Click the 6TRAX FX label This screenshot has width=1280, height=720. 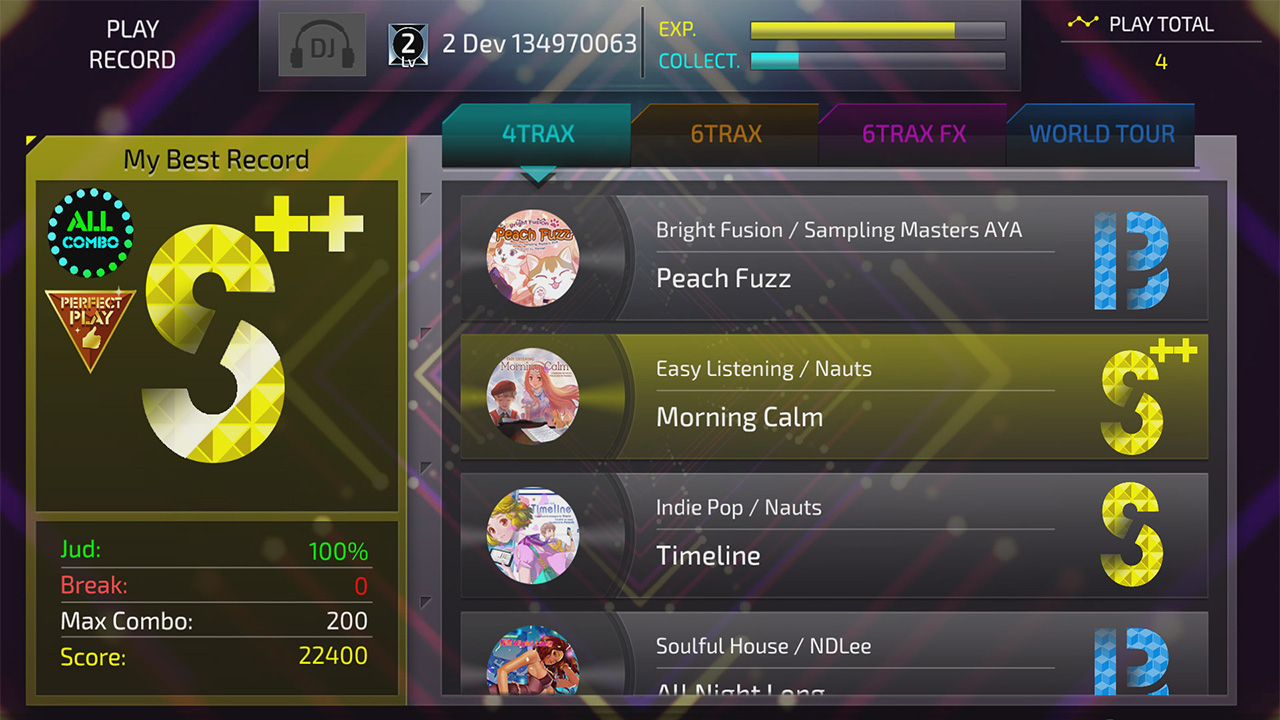[913, 133]
